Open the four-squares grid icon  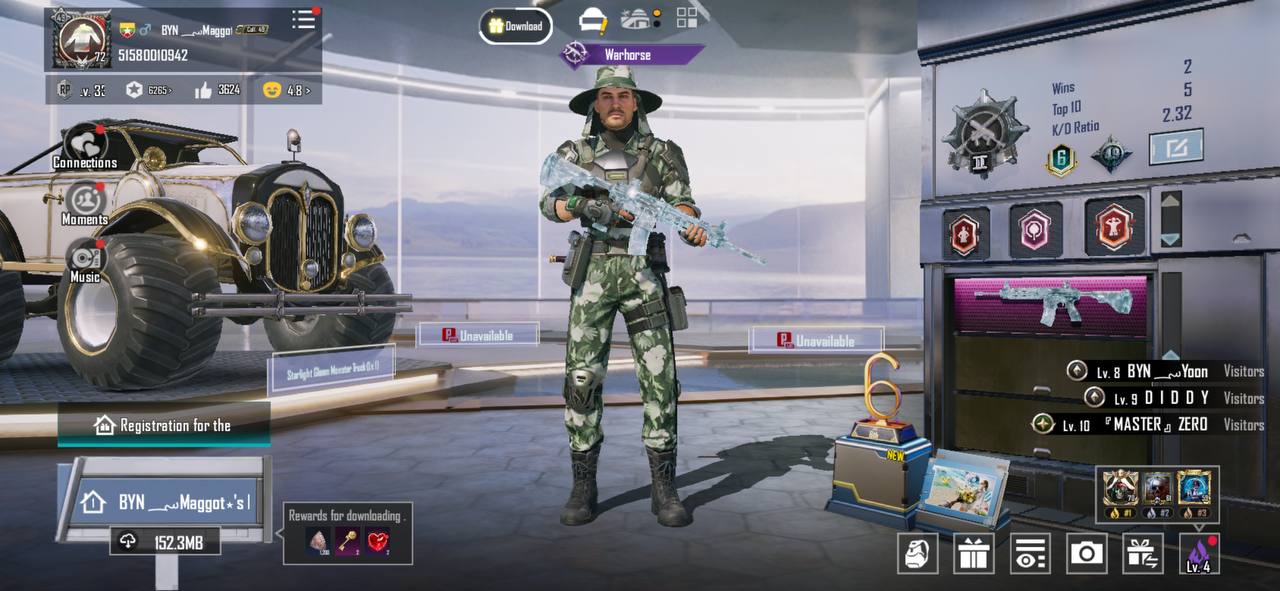[687, 18]
